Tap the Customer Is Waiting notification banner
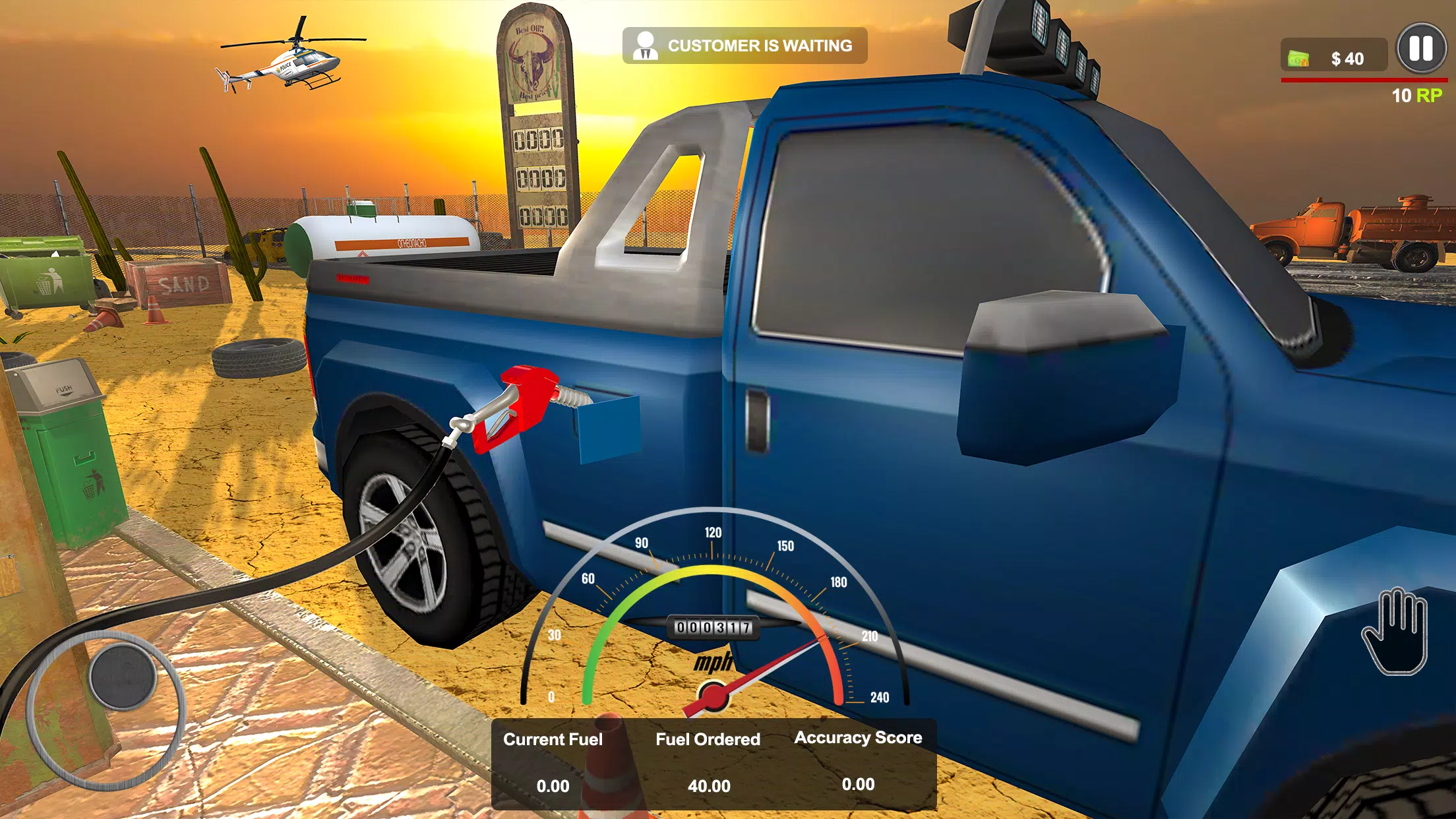 pos(744,45)
